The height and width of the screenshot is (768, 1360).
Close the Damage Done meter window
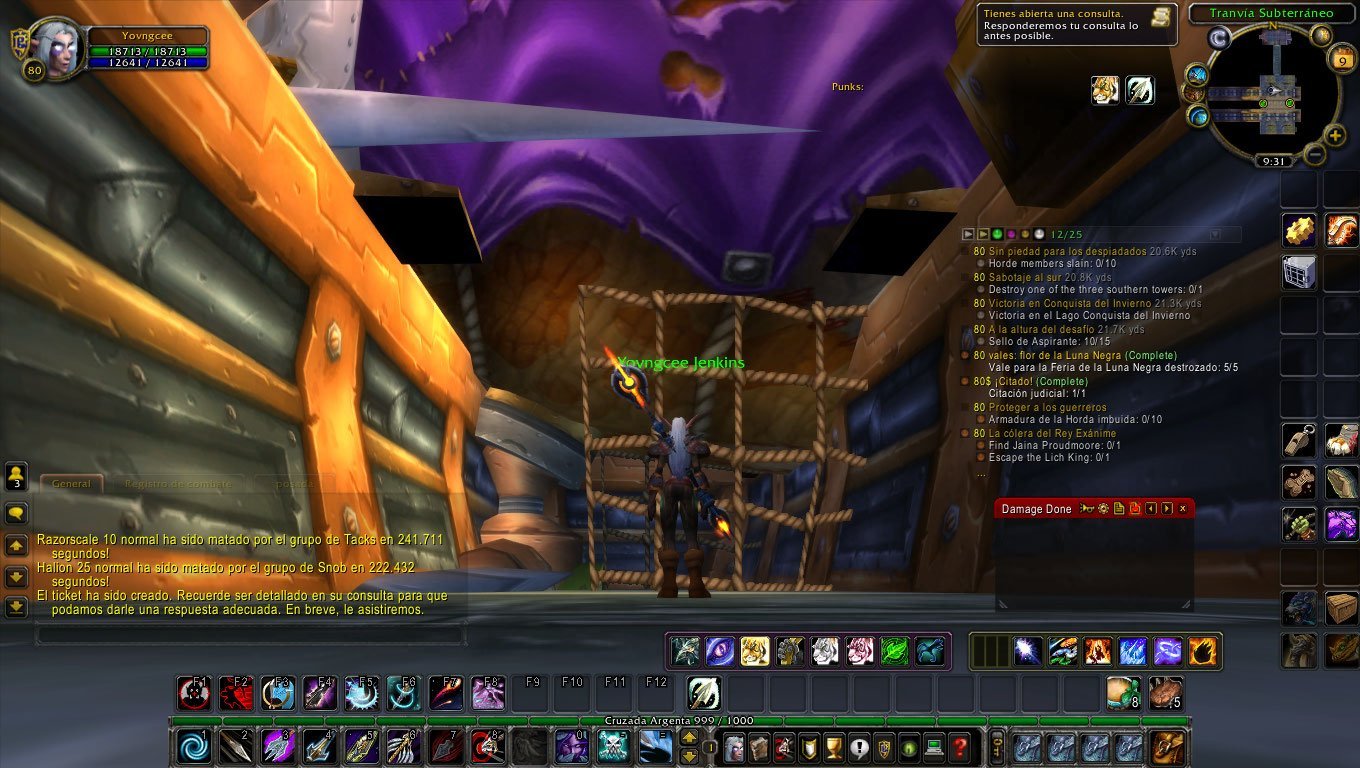coord(1182,509)
